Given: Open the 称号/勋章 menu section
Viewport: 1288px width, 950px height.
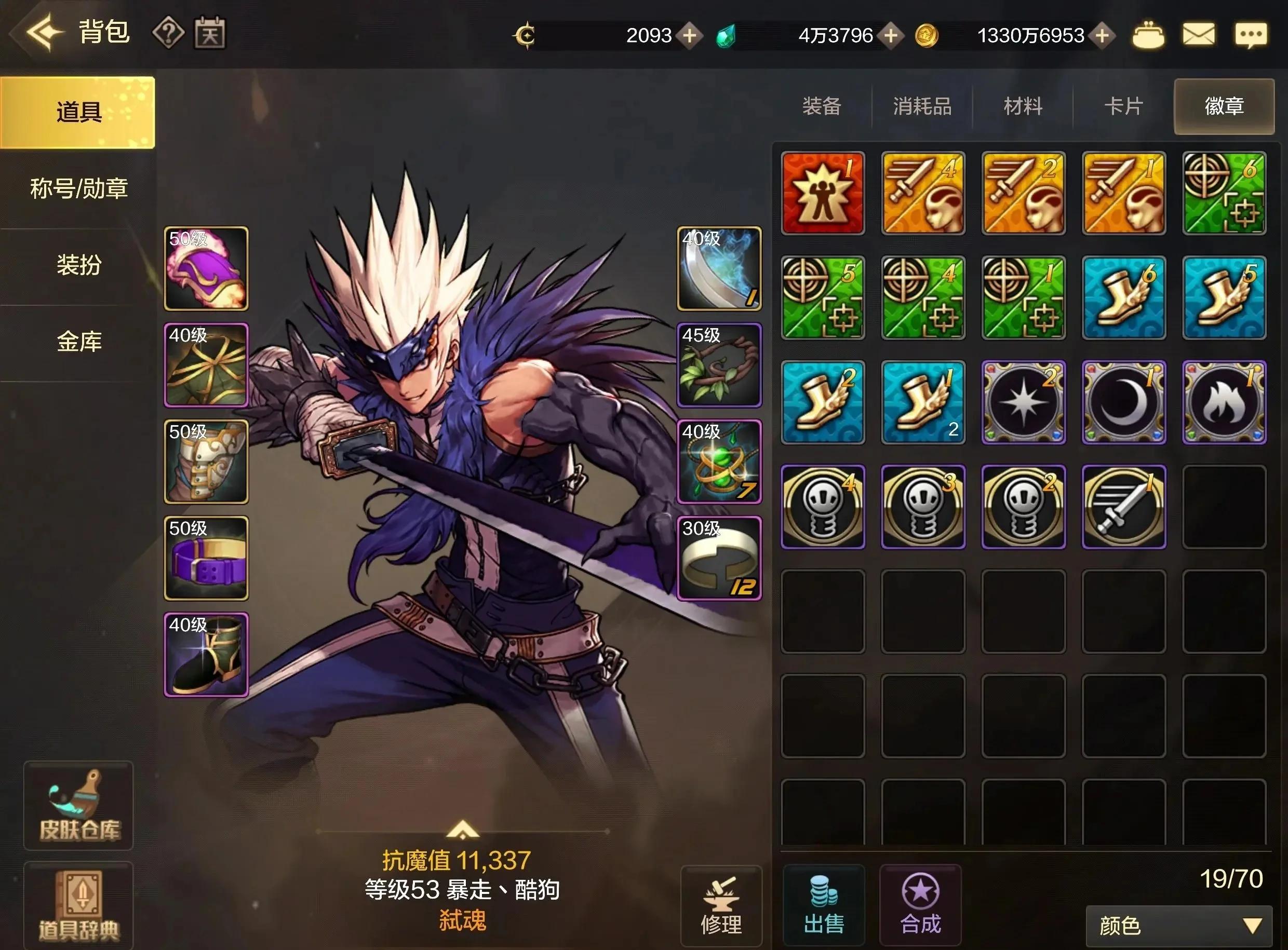Looking at the screenshot, I should click(x=78, y=188).
